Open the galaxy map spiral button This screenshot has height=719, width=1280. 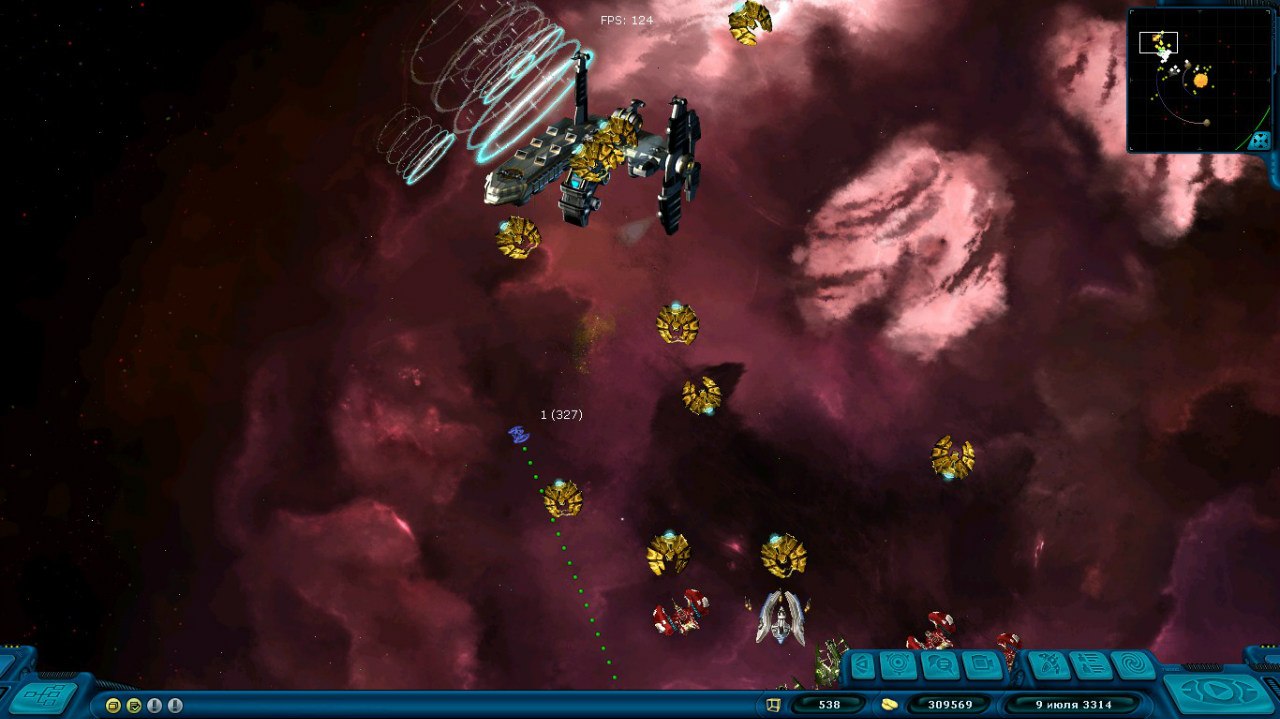(x=1133, y=664)
